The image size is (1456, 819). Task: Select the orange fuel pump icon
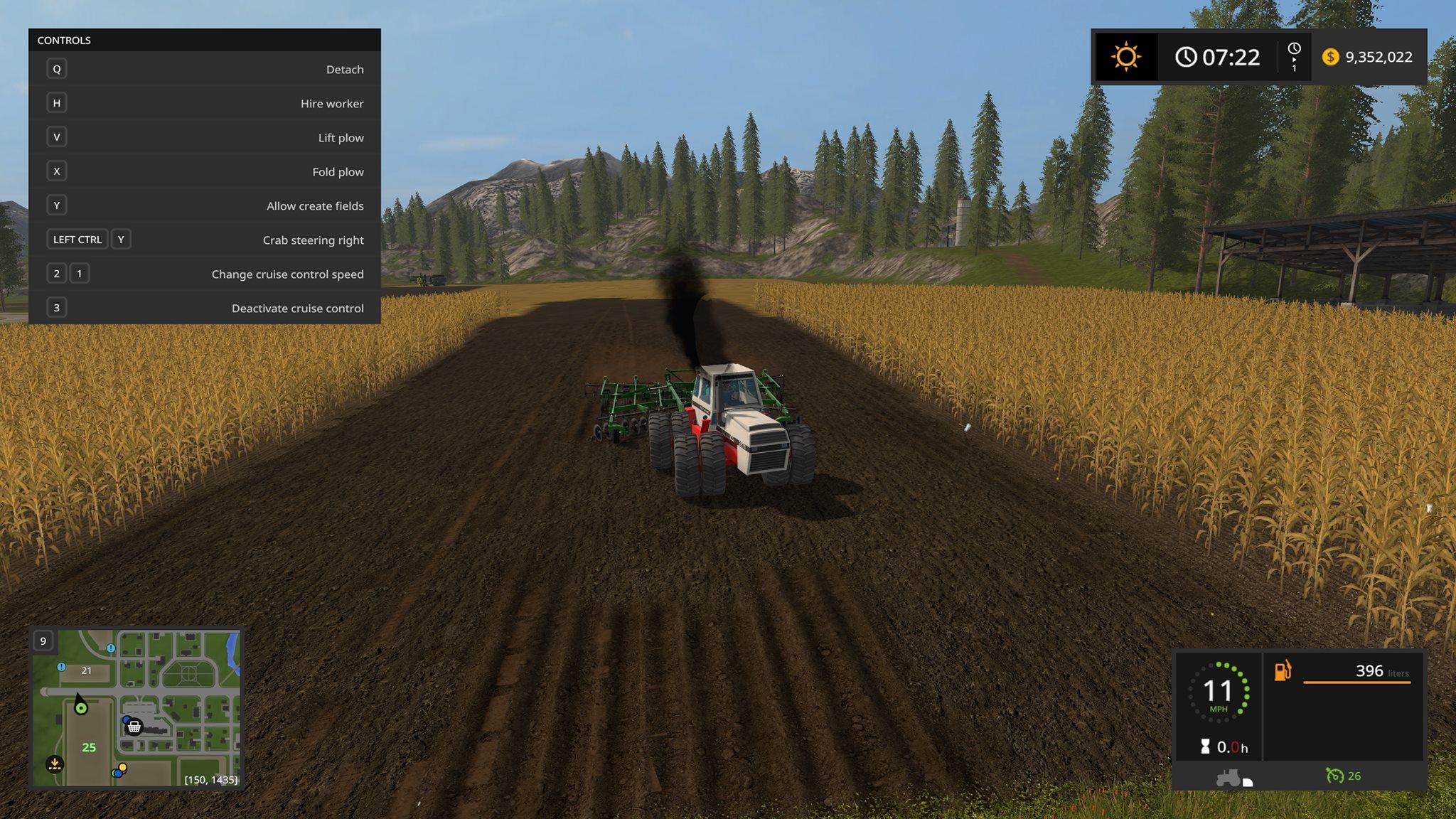(x=1283, y=670)
